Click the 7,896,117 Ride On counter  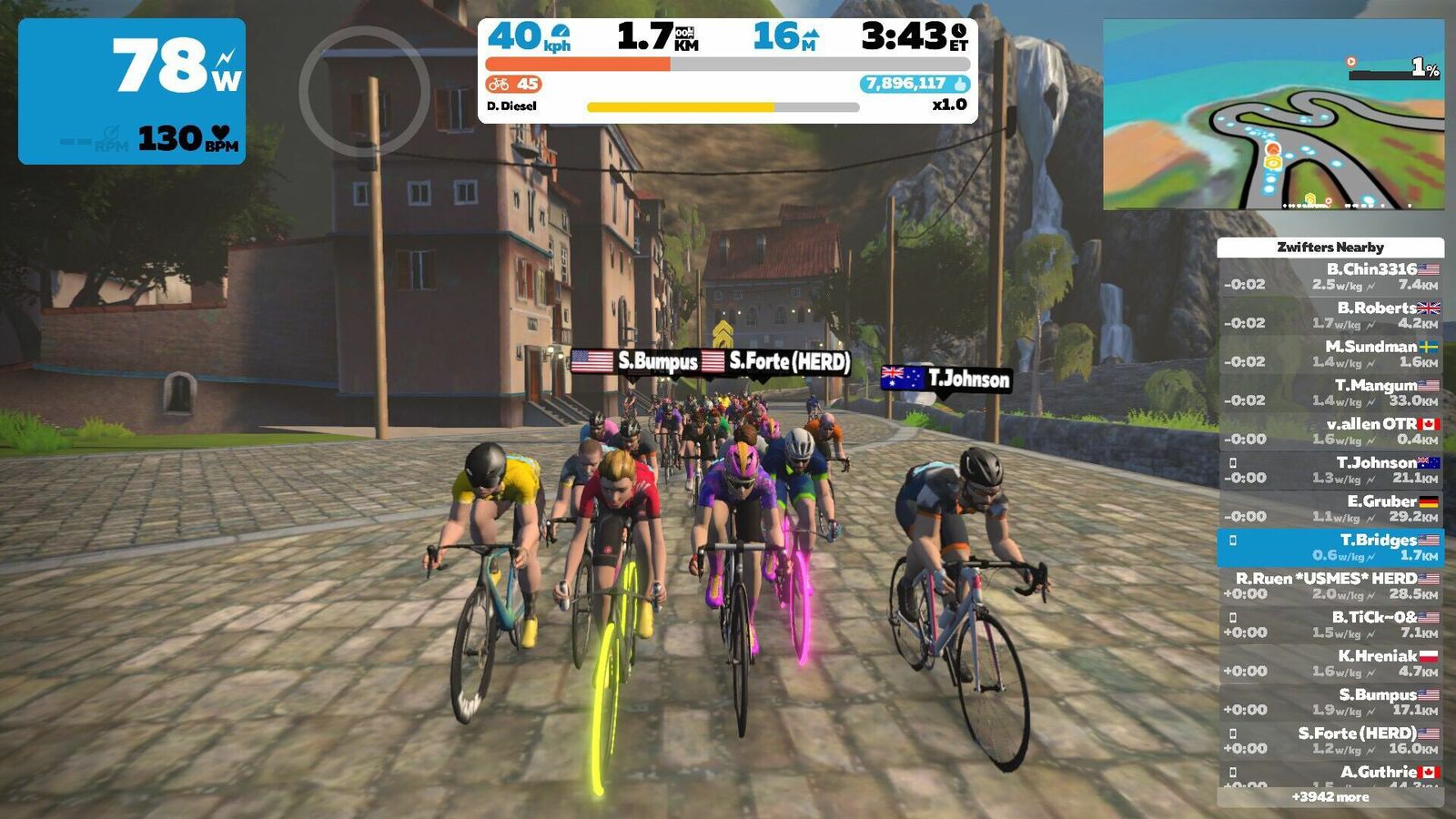click(915, 84)
